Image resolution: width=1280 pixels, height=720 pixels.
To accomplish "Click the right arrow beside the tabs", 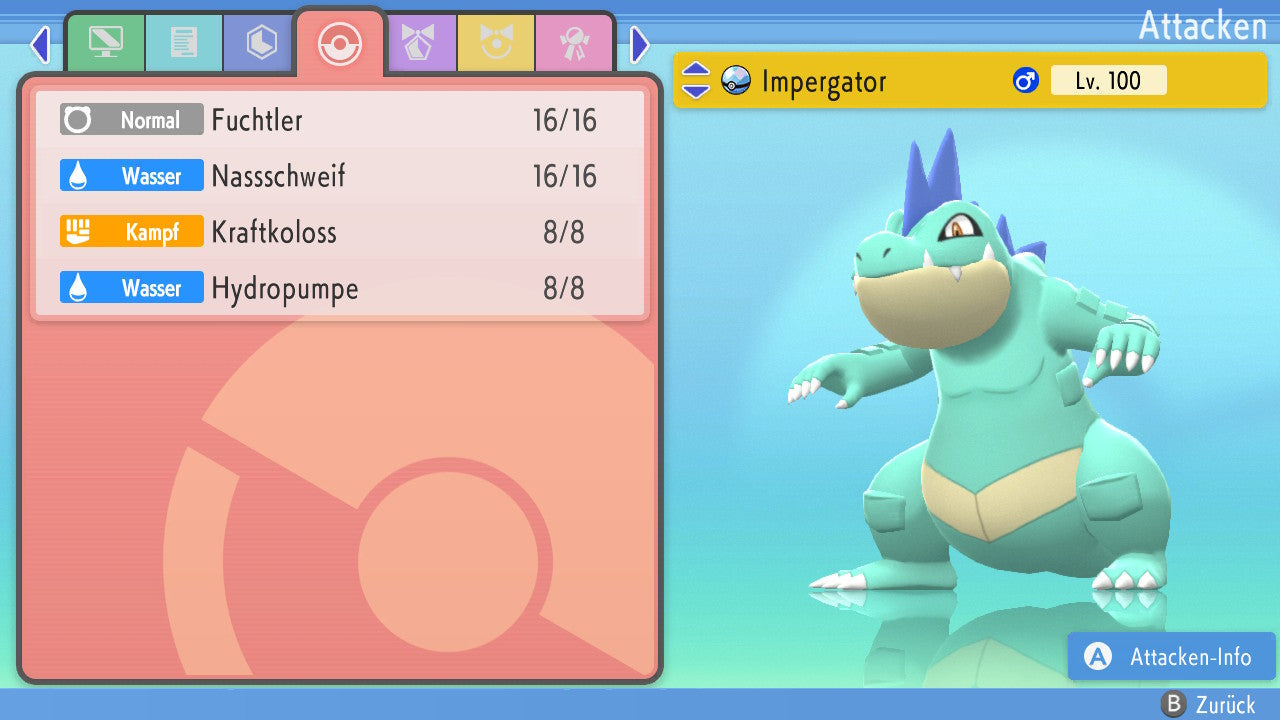I will 640,44.
